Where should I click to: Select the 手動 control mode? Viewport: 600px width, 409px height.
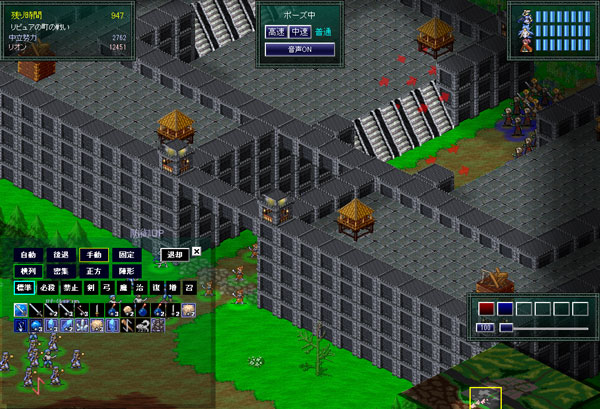92,254
